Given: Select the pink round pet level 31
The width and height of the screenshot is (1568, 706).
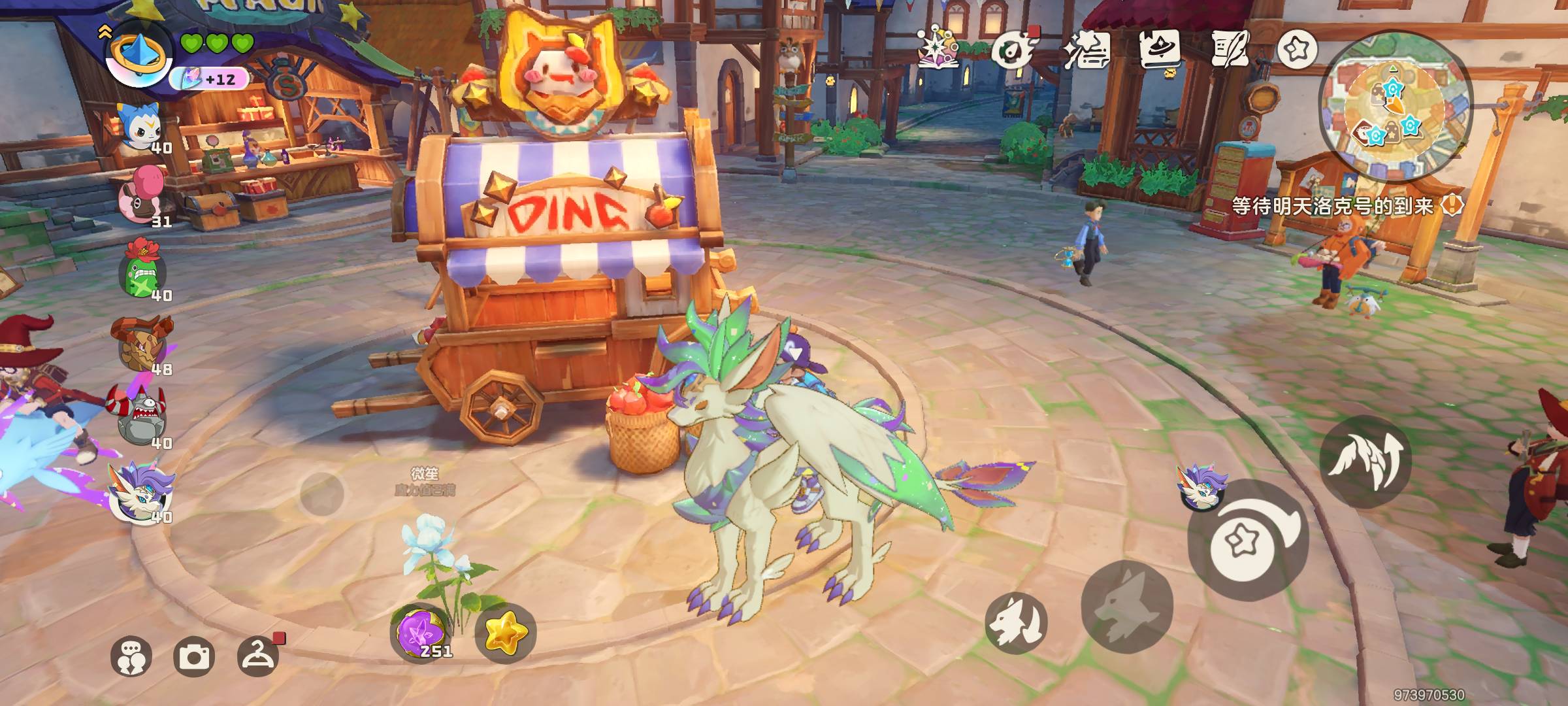Looking at the screenshot, I should (x=140, y=197).
